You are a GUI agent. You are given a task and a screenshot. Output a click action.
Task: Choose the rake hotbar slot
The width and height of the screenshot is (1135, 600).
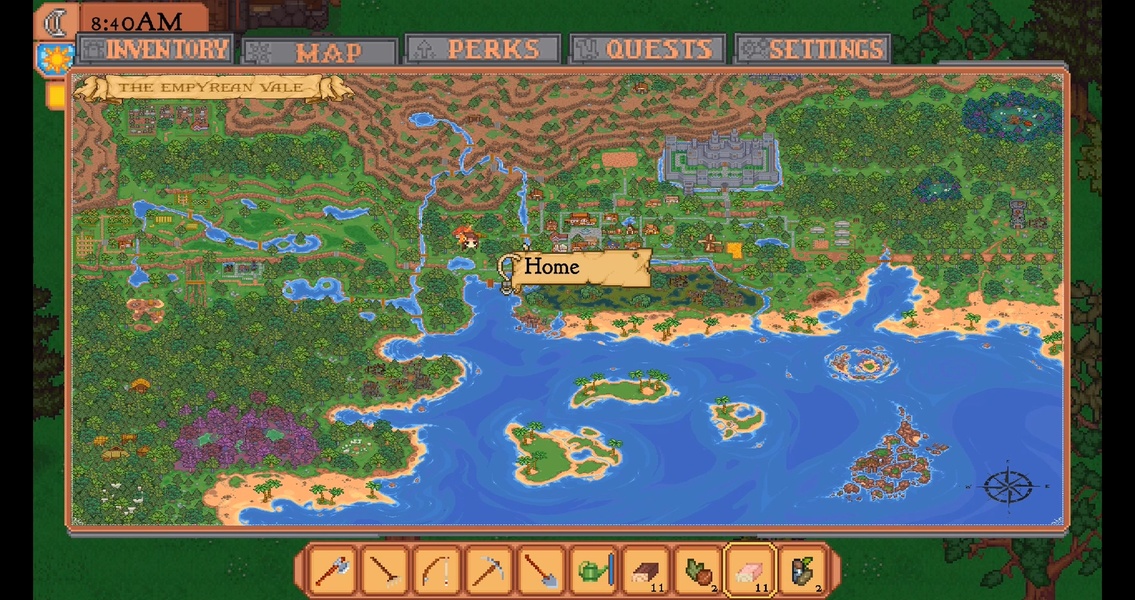click(385, 571)
